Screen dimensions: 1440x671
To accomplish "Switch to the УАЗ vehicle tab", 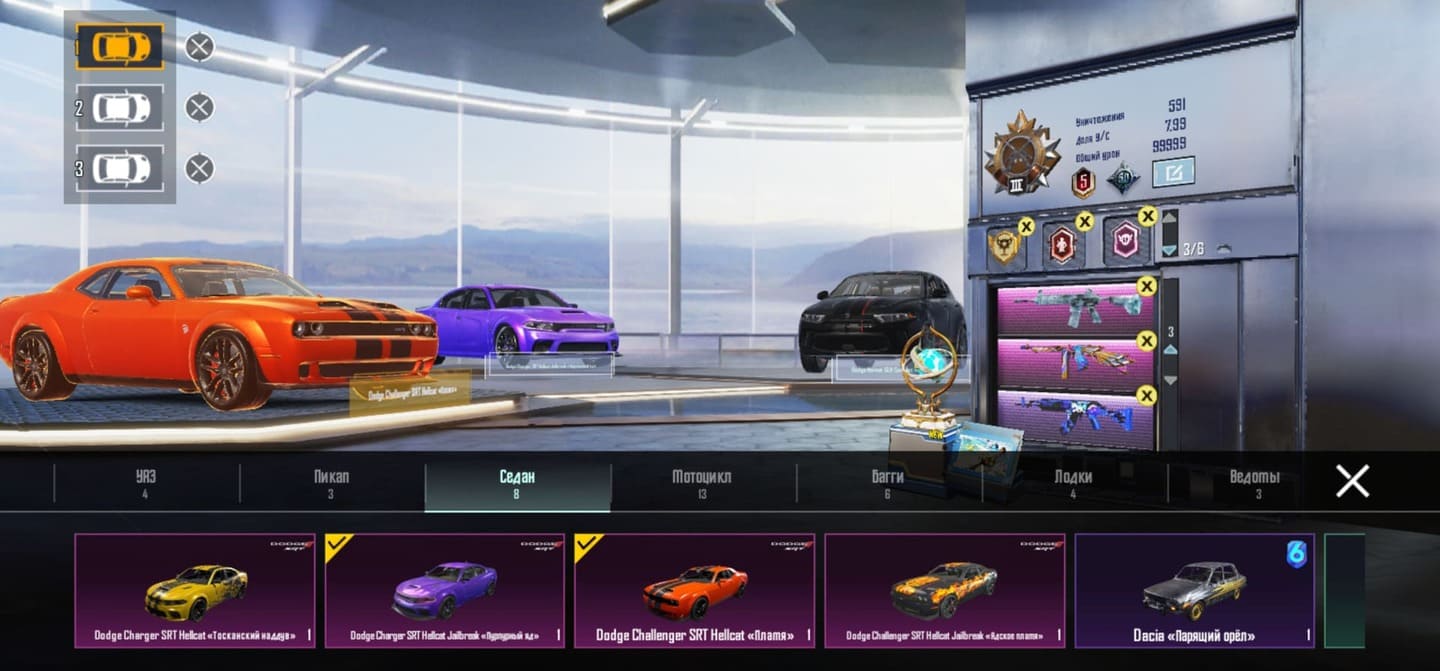I will pyautogui.click(x=146, y=483).
